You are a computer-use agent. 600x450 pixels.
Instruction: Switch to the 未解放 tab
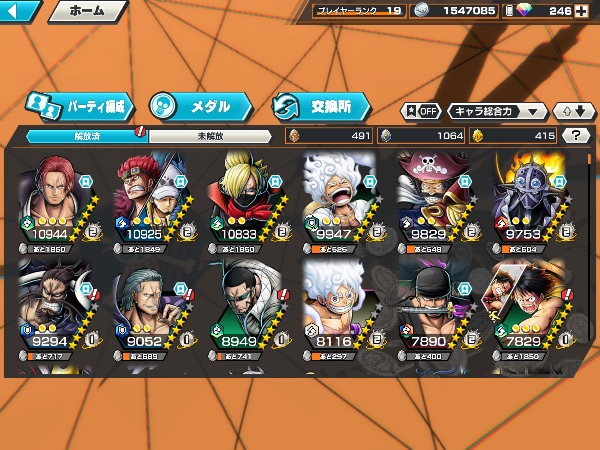coord(210,135)
